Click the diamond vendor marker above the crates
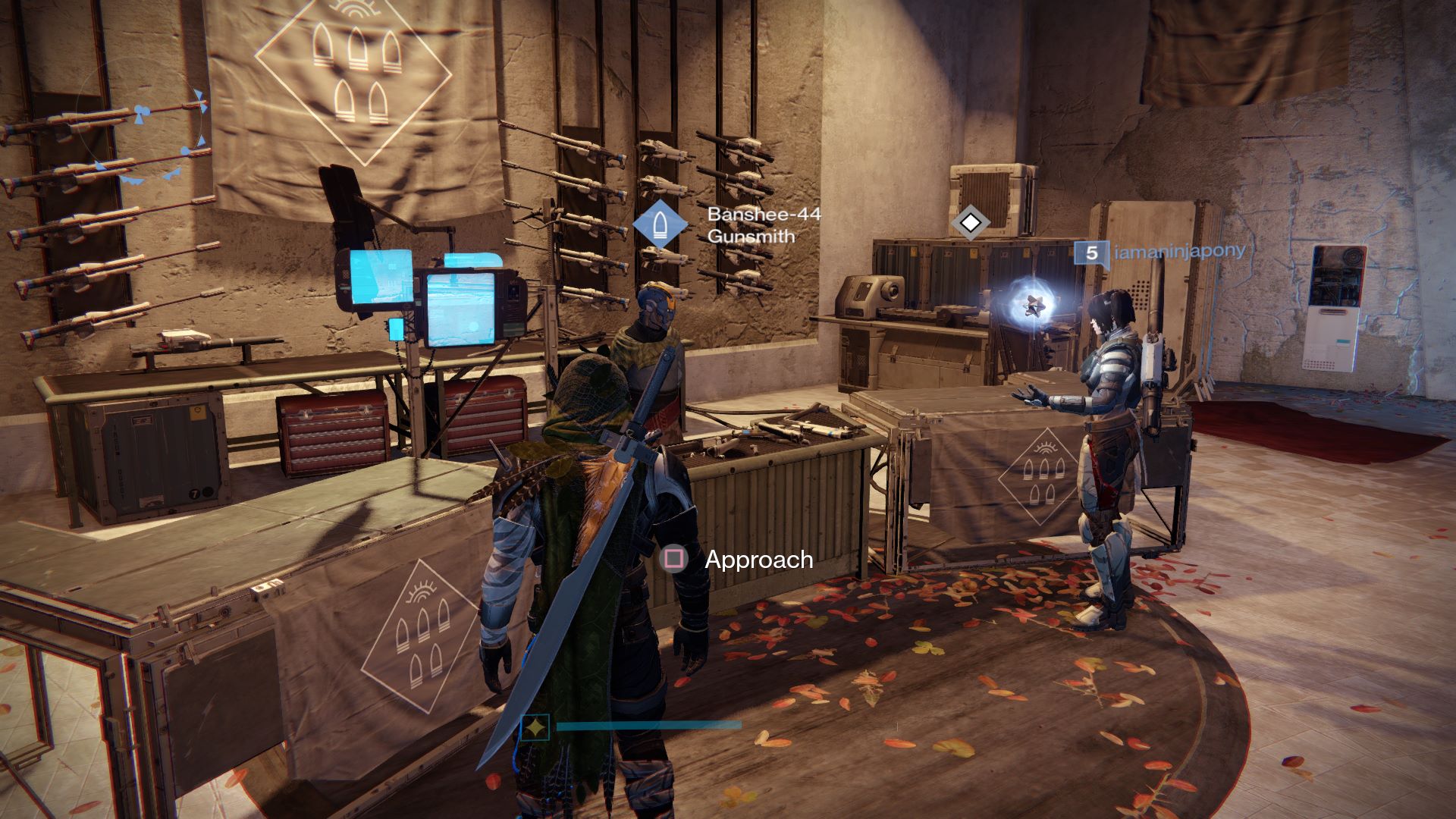The height and width of the screenshot is (819, 1456). pos(971,222)
